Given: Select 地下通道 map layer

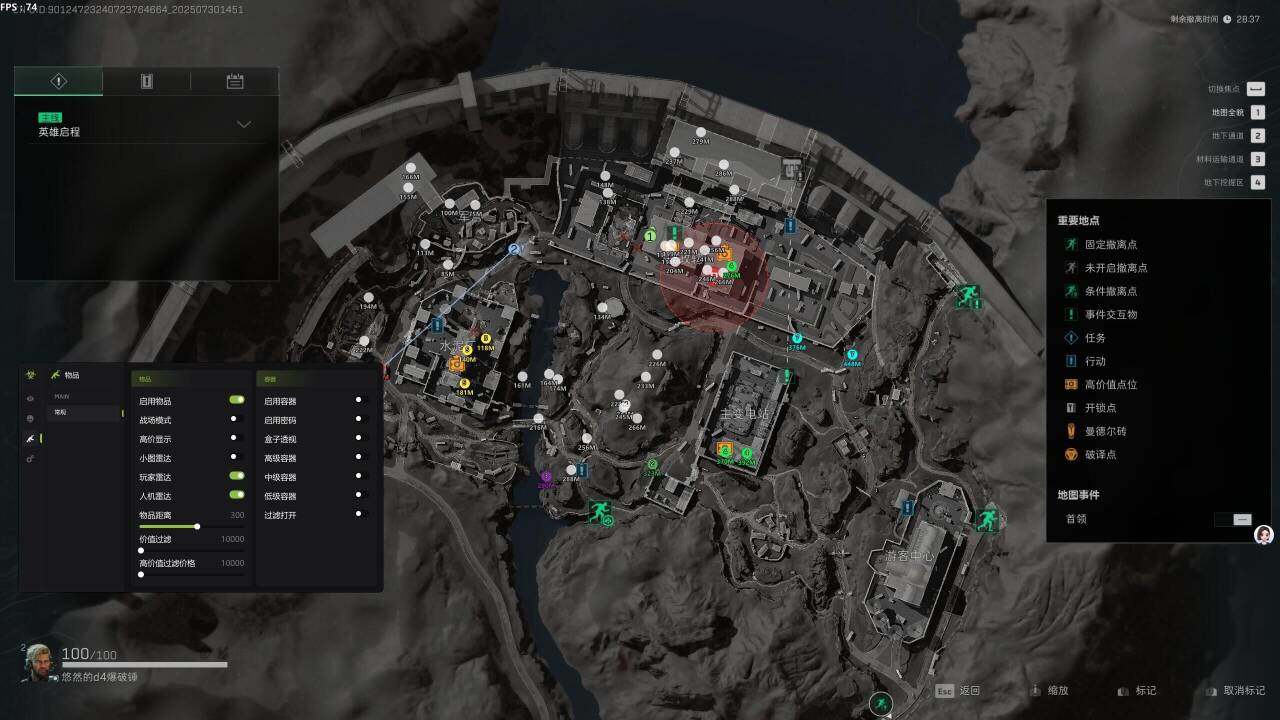Looking at the screenshot, I should [x=1257, y=136].
